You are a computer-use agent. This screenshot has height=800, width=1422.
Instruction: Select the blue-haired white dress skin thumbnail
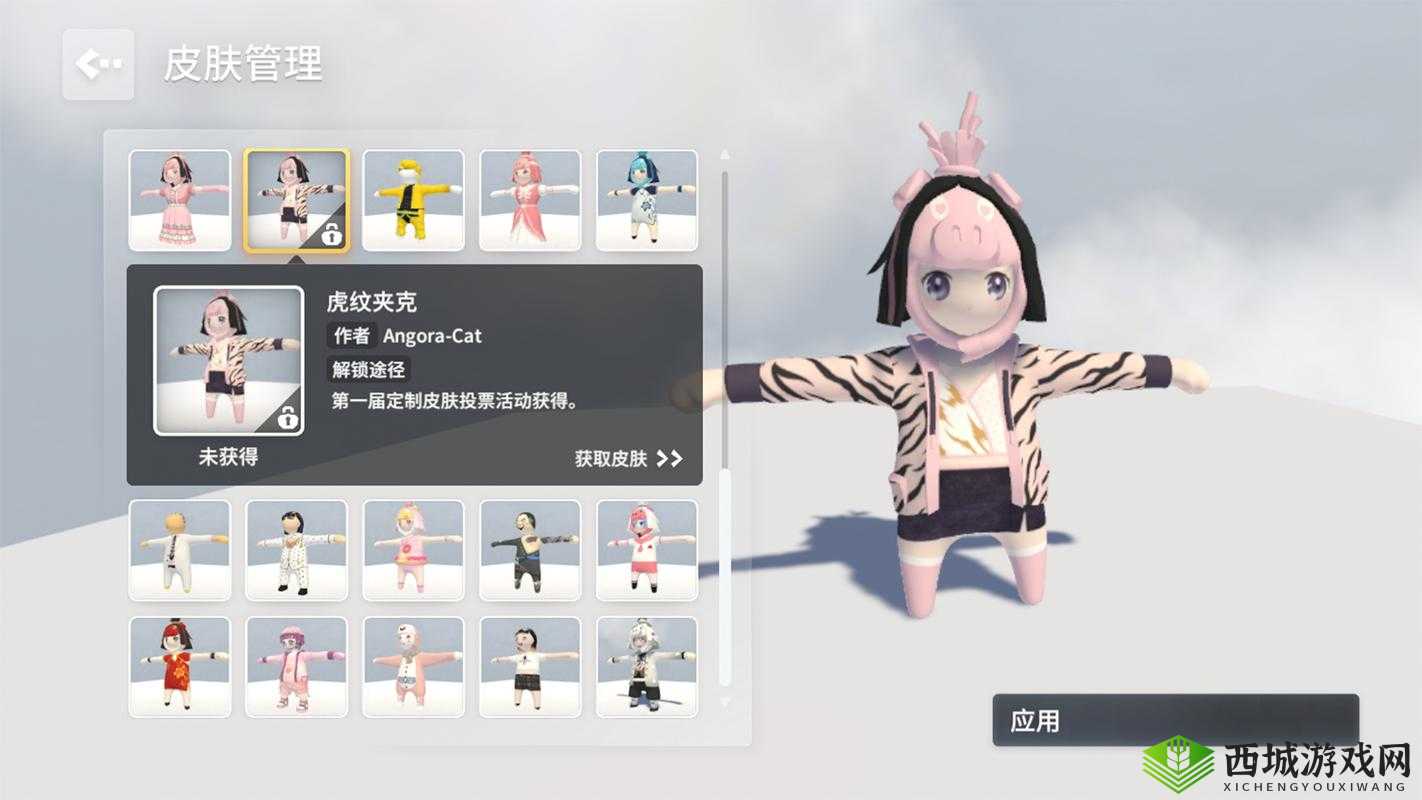[x=645, y=198]
